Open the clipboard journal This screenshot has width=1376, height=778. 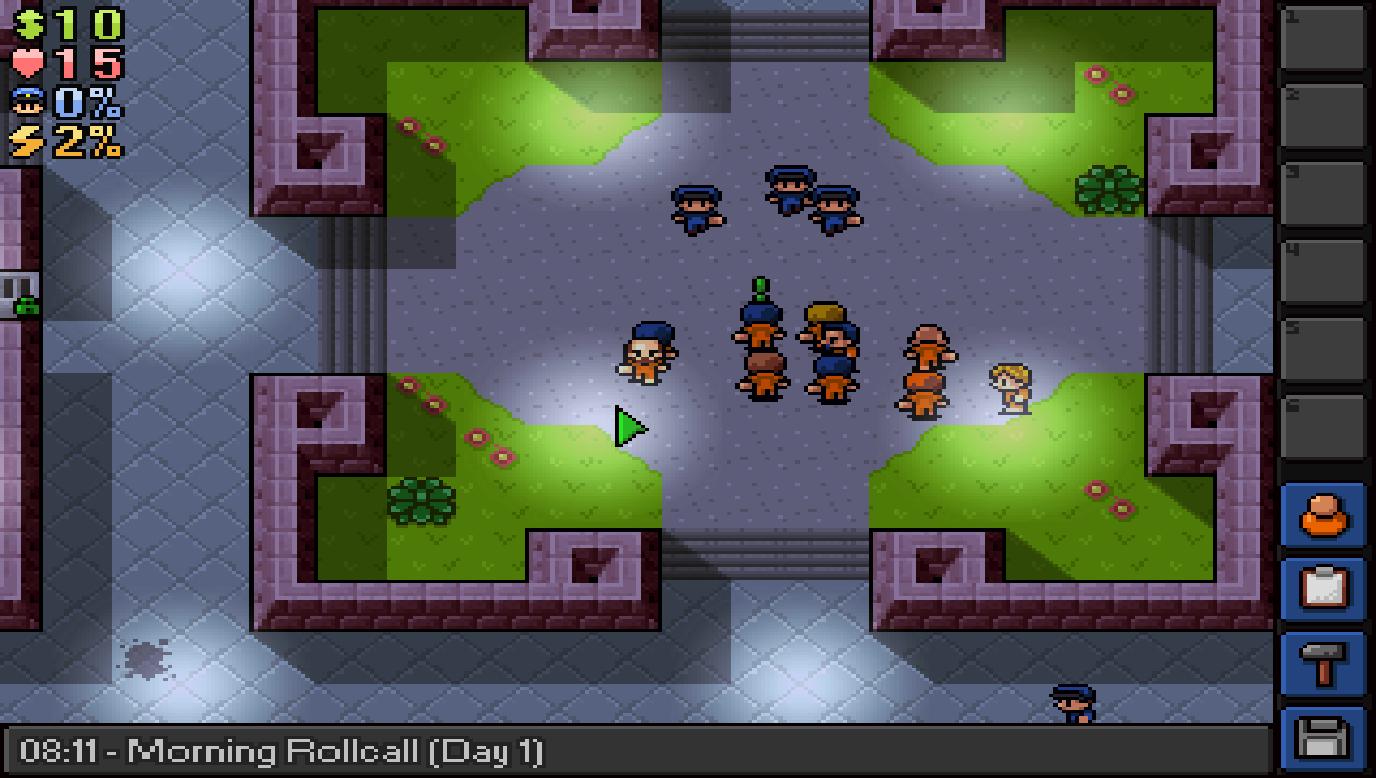tap(1323, 591)
